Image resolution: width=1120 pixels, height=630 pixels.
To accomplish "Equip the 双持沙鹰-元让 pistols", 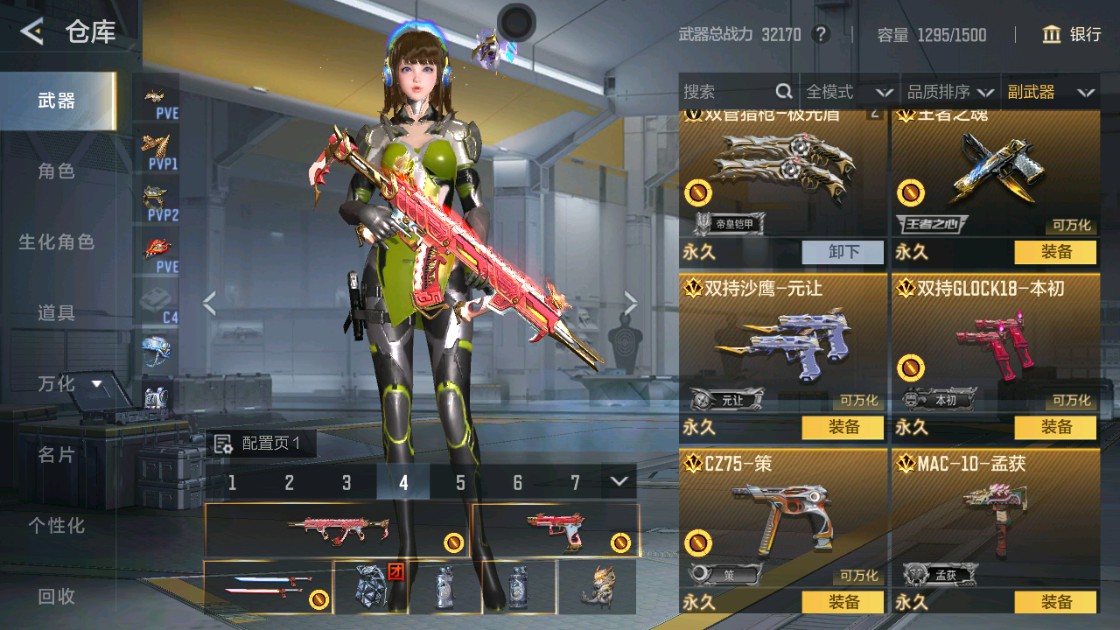I will point(843,428).
